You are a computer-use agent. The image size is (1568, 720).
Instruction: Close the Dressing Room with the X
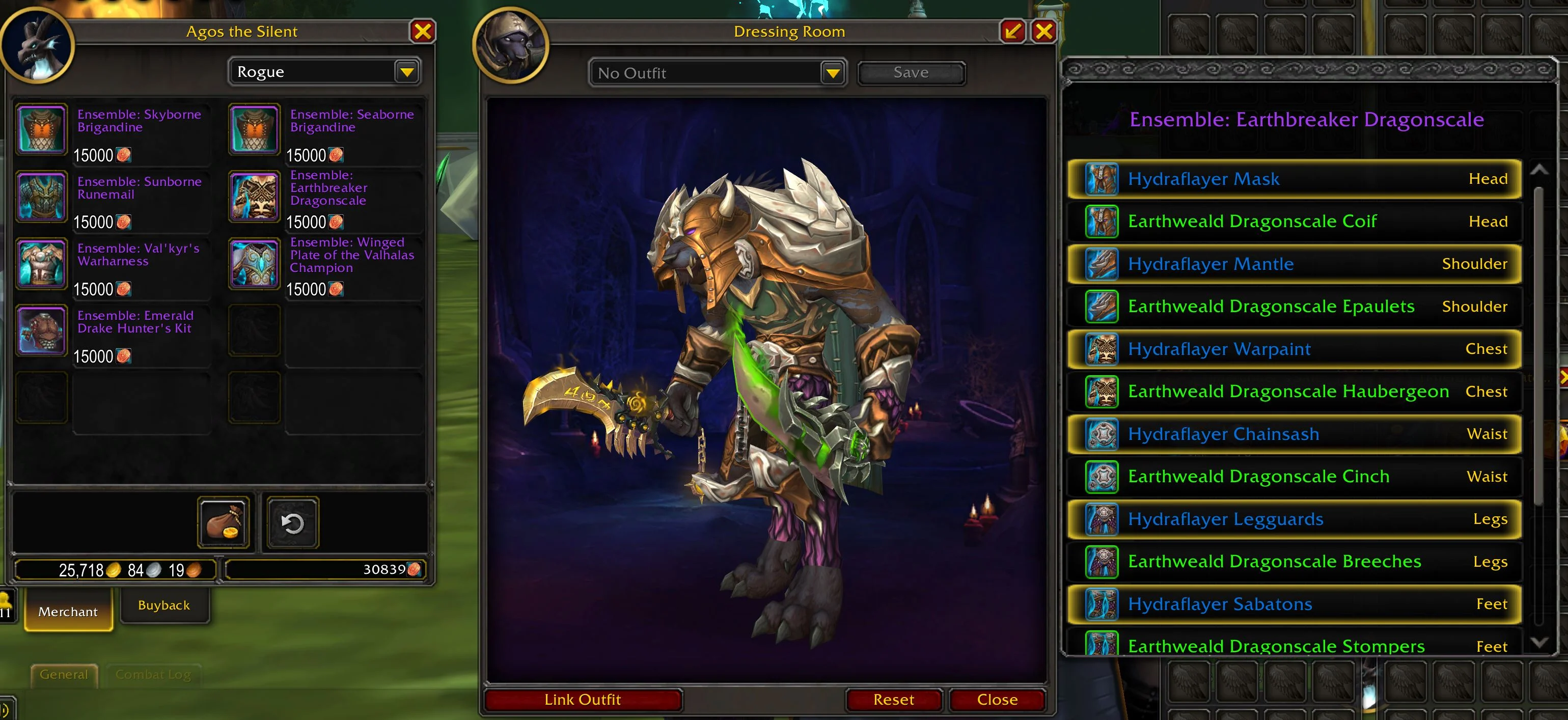(x=1044, y=31)
